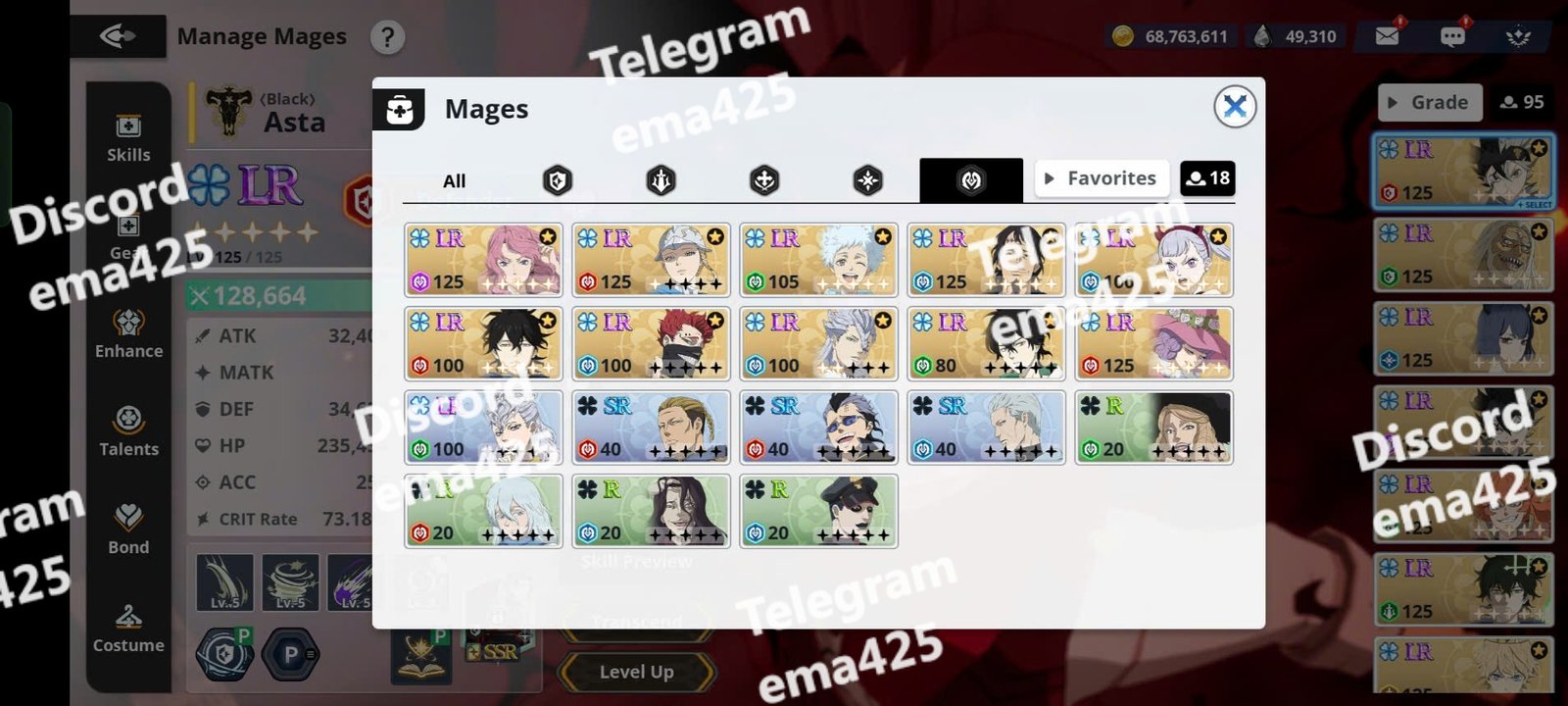Select the level 80 LR mage
1568x706 pixels.
click(987, 343)
